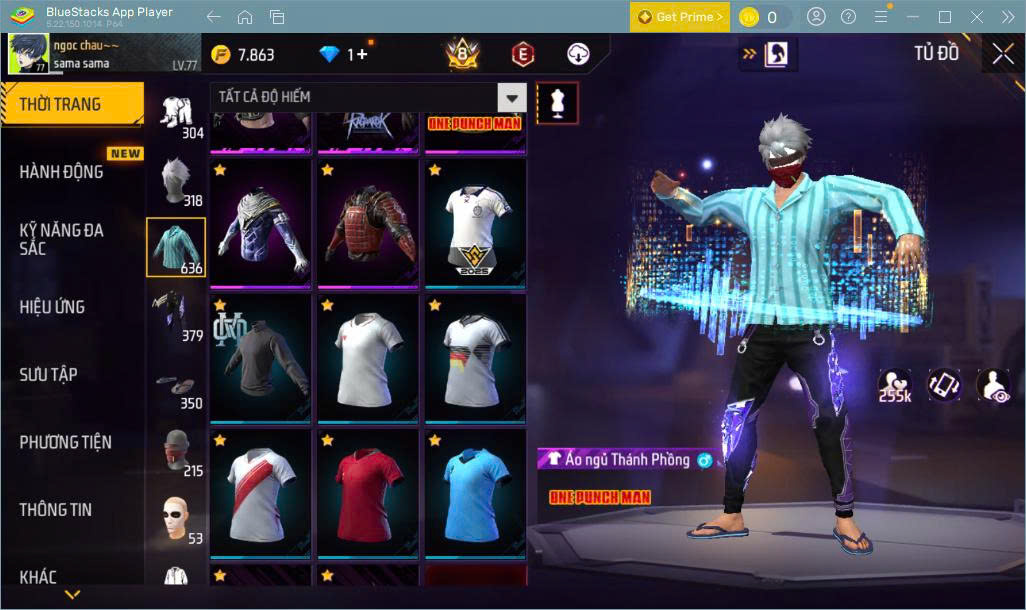Choose the white 2025 jersey
The height and width of the screenshot is (610, 1026).
click(475, 222)
